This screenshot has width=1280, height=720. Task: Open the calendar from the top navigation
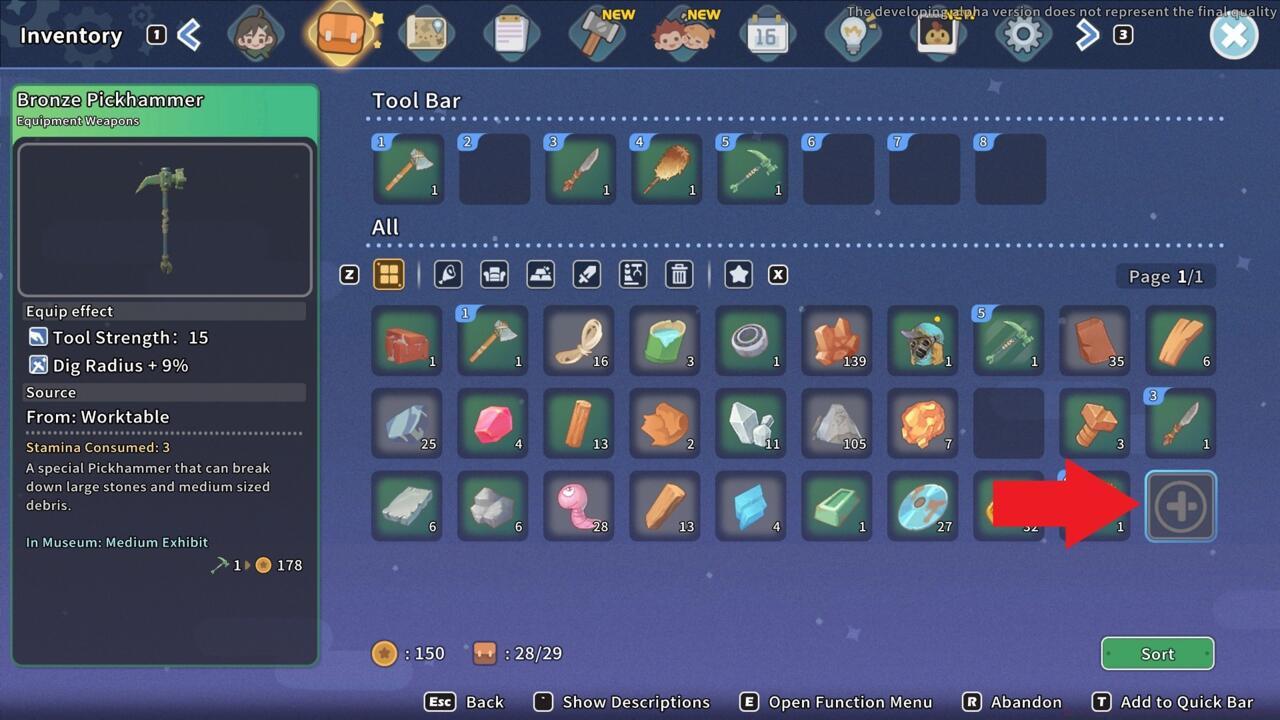pos(767,33)
